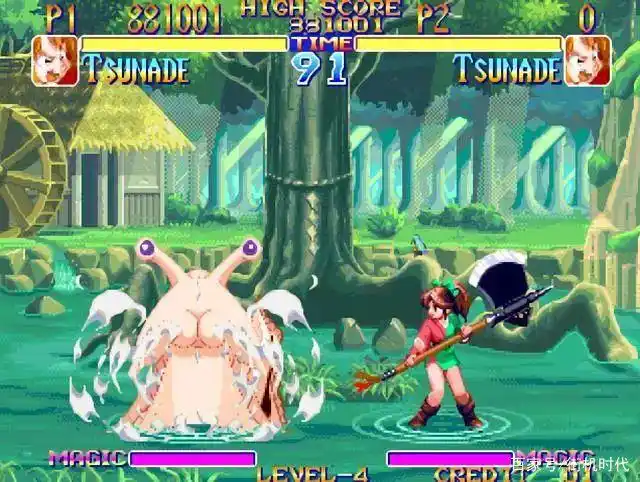Click Player 1's Tsunade portrait

(55, 60)
